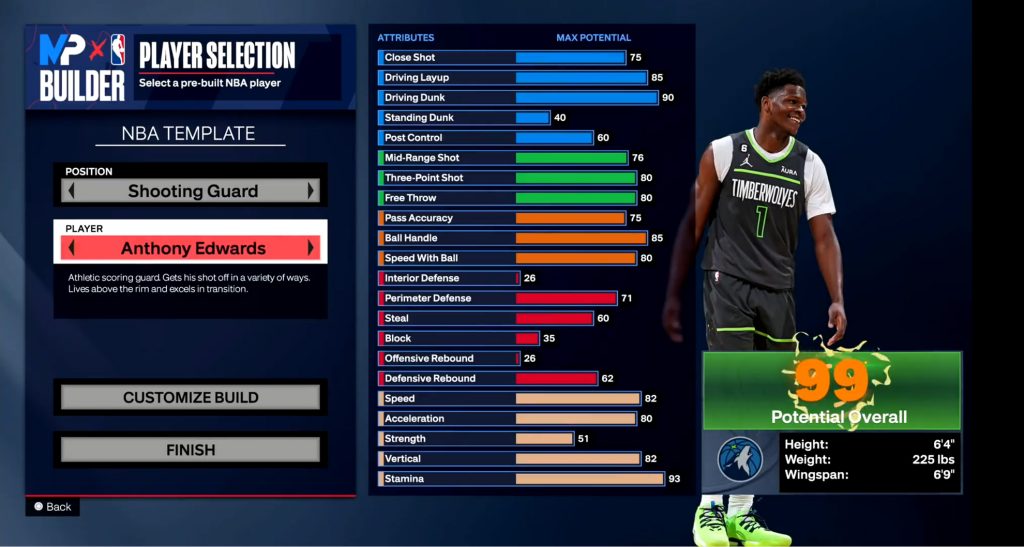Go back using the Back button
The height and width of the screenshot is (547, 1024).
(53, 507)
